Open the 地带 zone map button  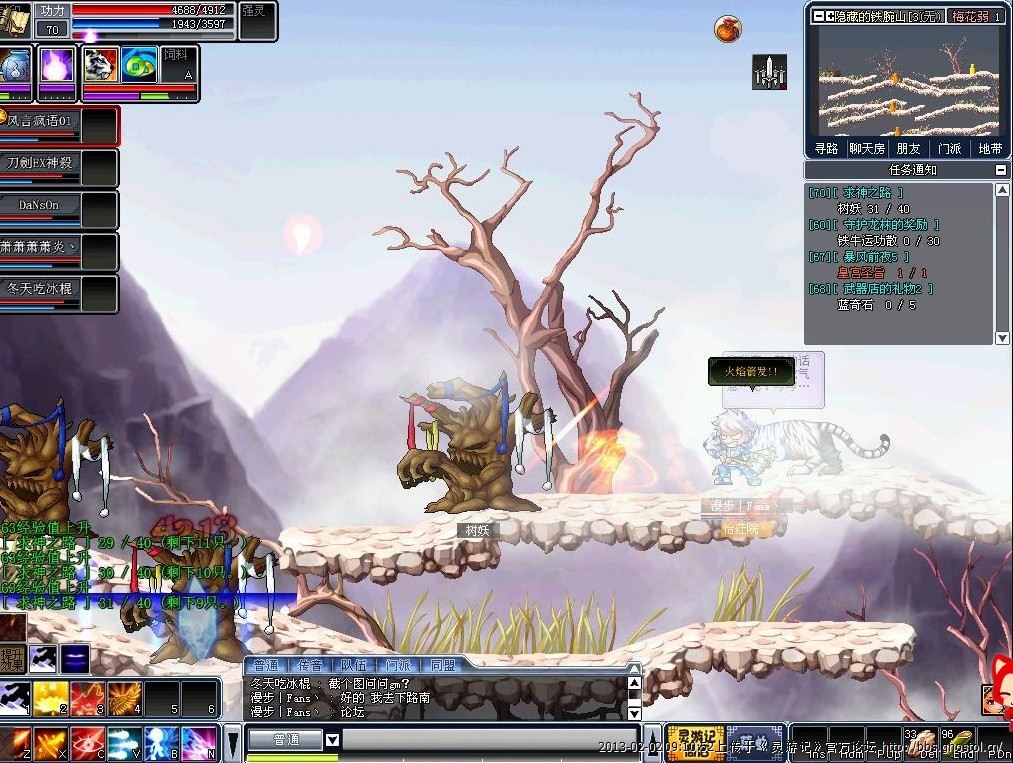[x=990, y=148]
